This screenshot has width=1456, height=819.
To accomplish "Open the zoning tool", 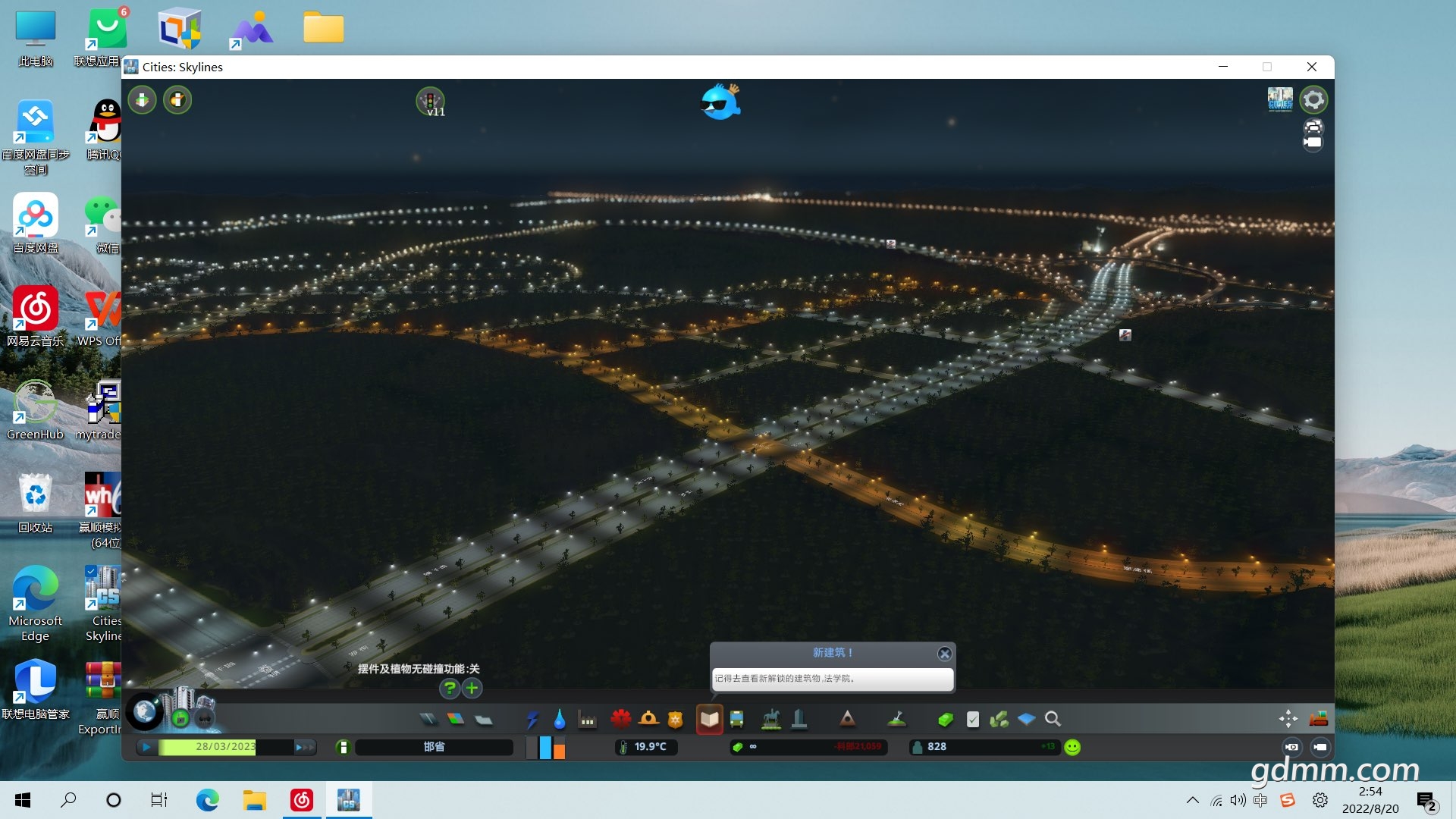I will [x=456, y=719].
